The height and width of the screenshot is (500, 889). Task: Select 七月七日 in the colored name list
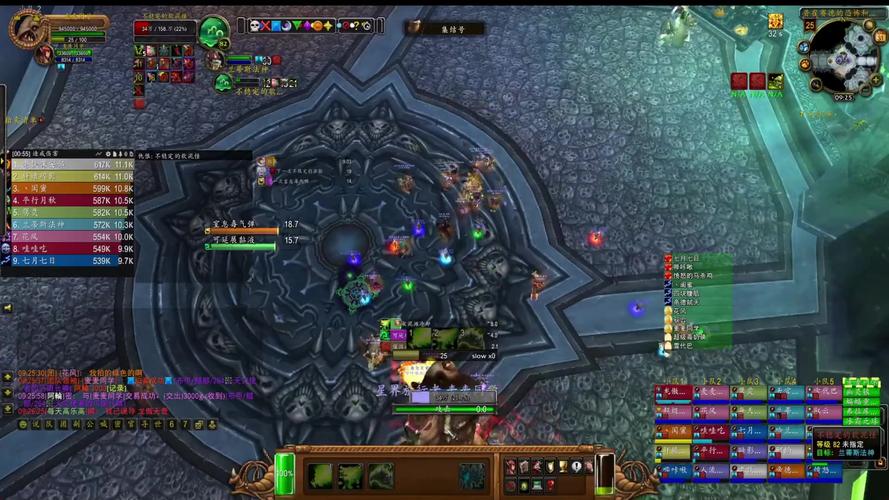pos(686,259)
